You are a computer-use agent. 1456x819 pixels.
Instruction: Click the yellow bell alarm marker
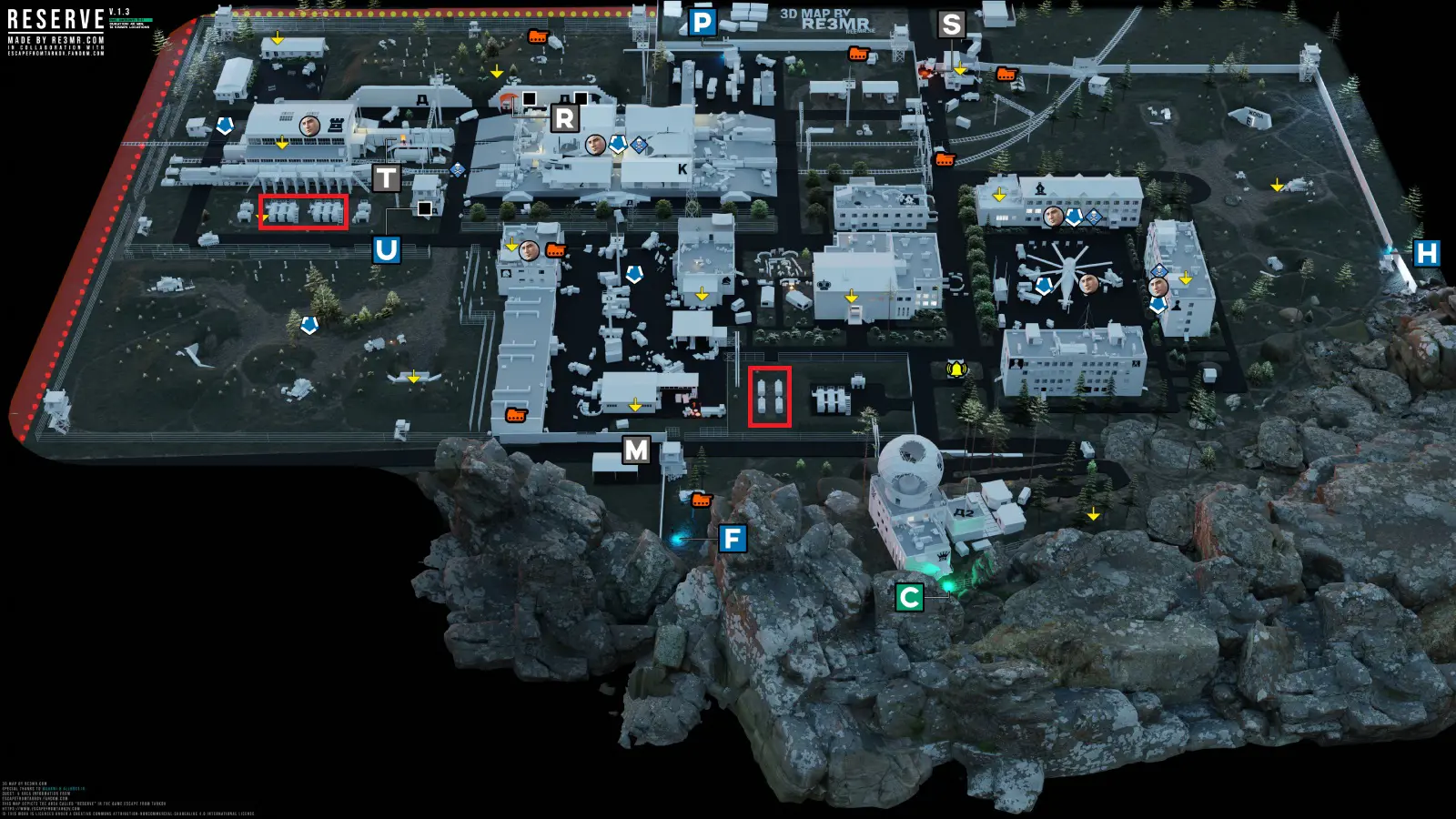(956, 369)
